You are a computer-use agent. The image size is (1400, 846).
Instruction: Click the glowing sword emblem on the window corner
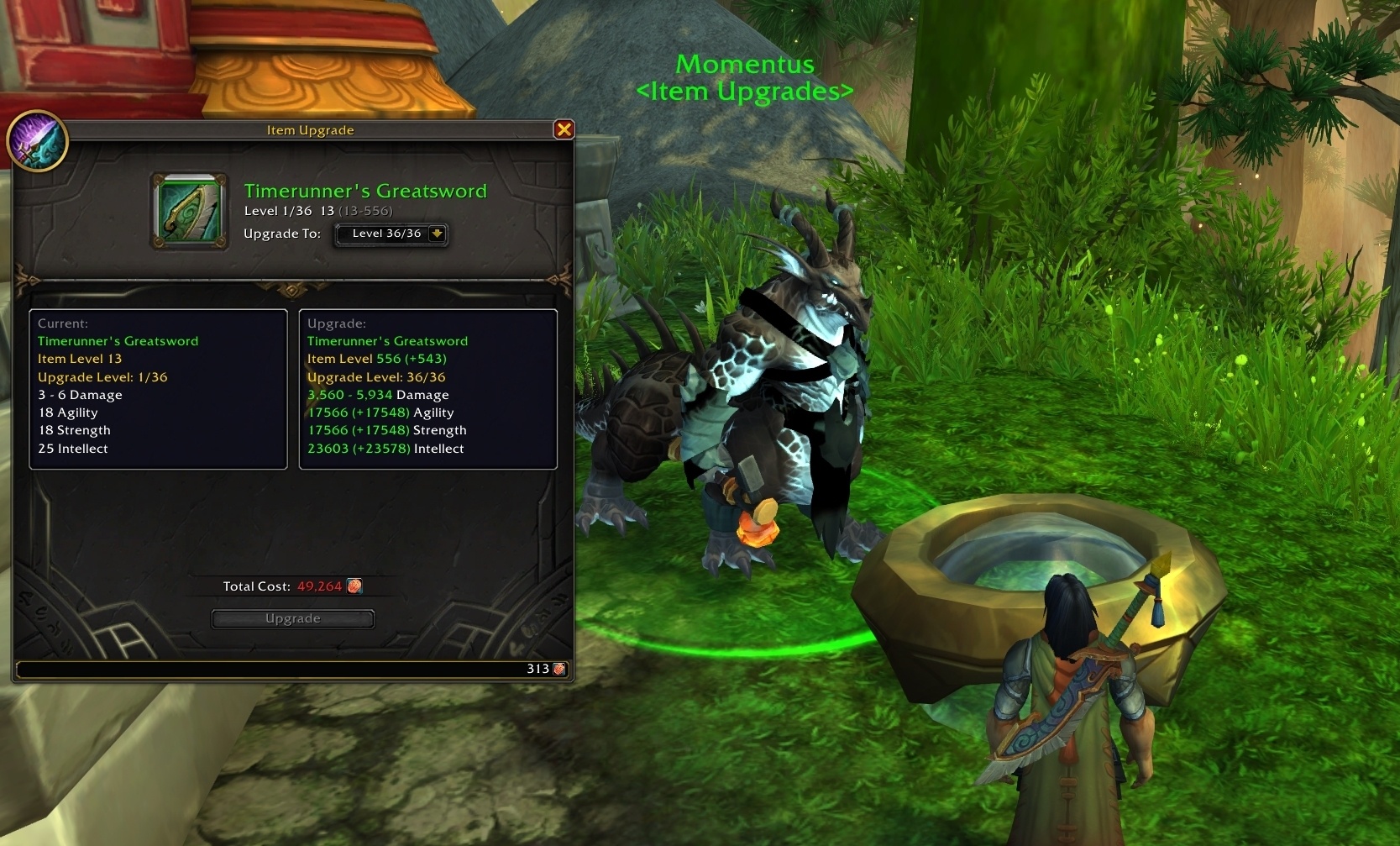pyautogui.click(x=38, y=141)
